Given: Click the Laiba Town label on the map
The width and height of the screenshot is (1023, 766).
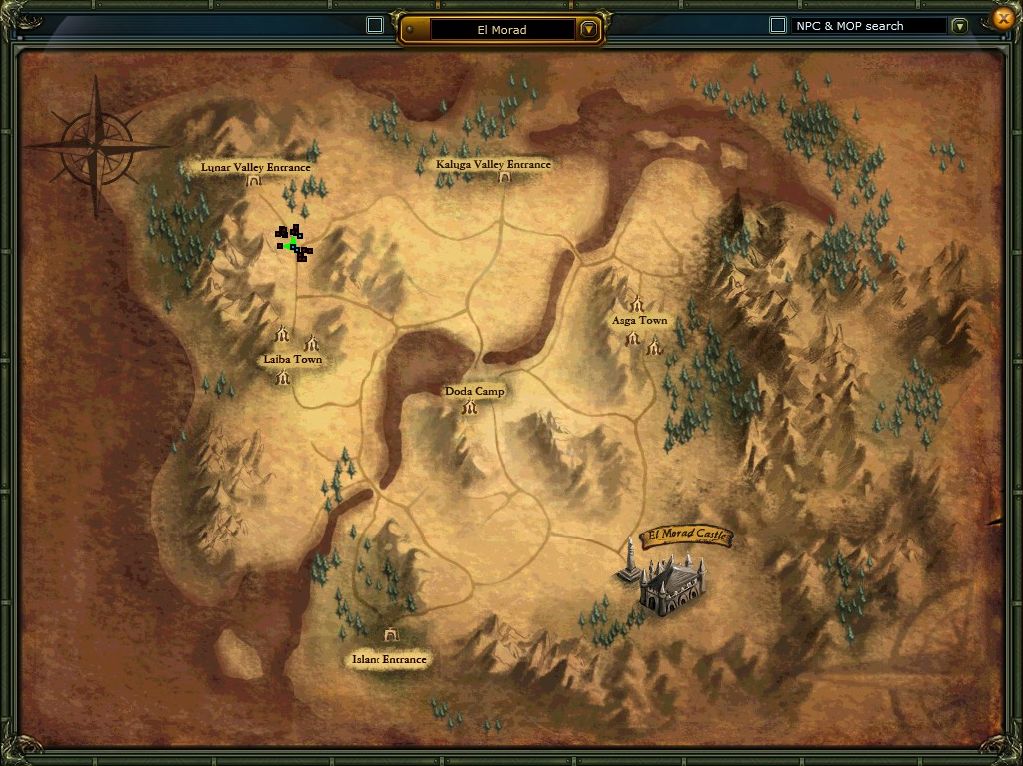Looking at the screenshot, I should point(292,359).
